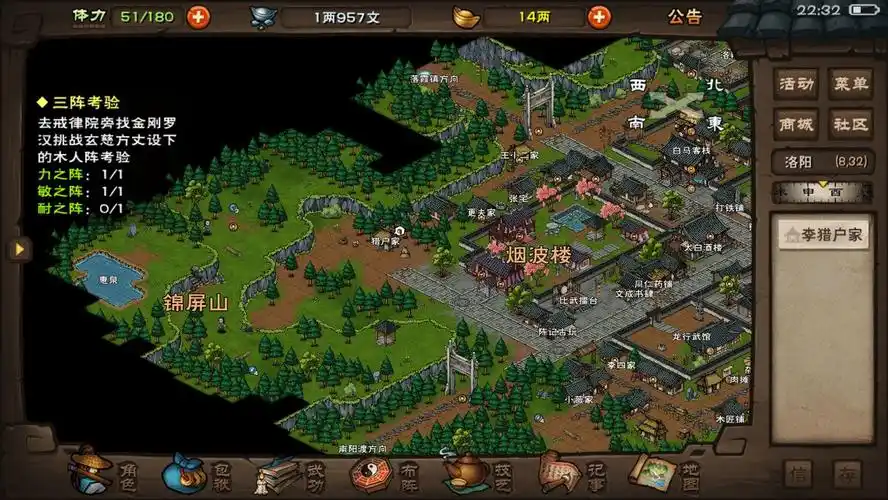This screenshot has width=888, height=500.
Task: Open the 角色 character screen
Action: [x=105, y=472]
